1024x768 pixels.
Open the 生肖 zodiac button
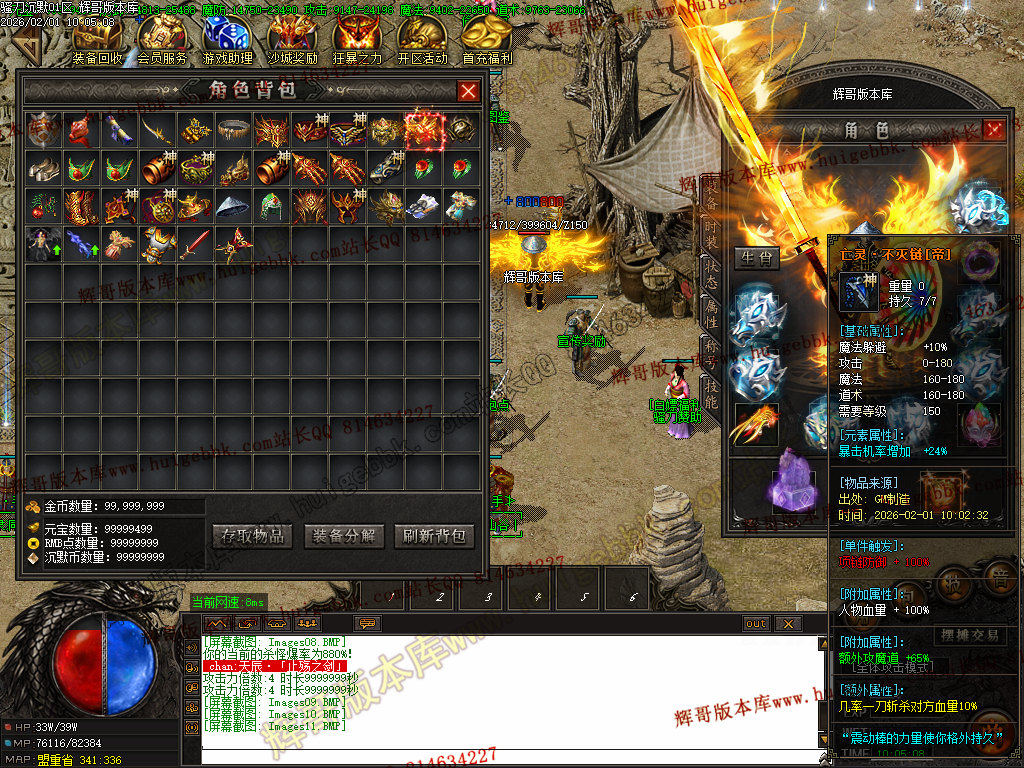(757, 259)
